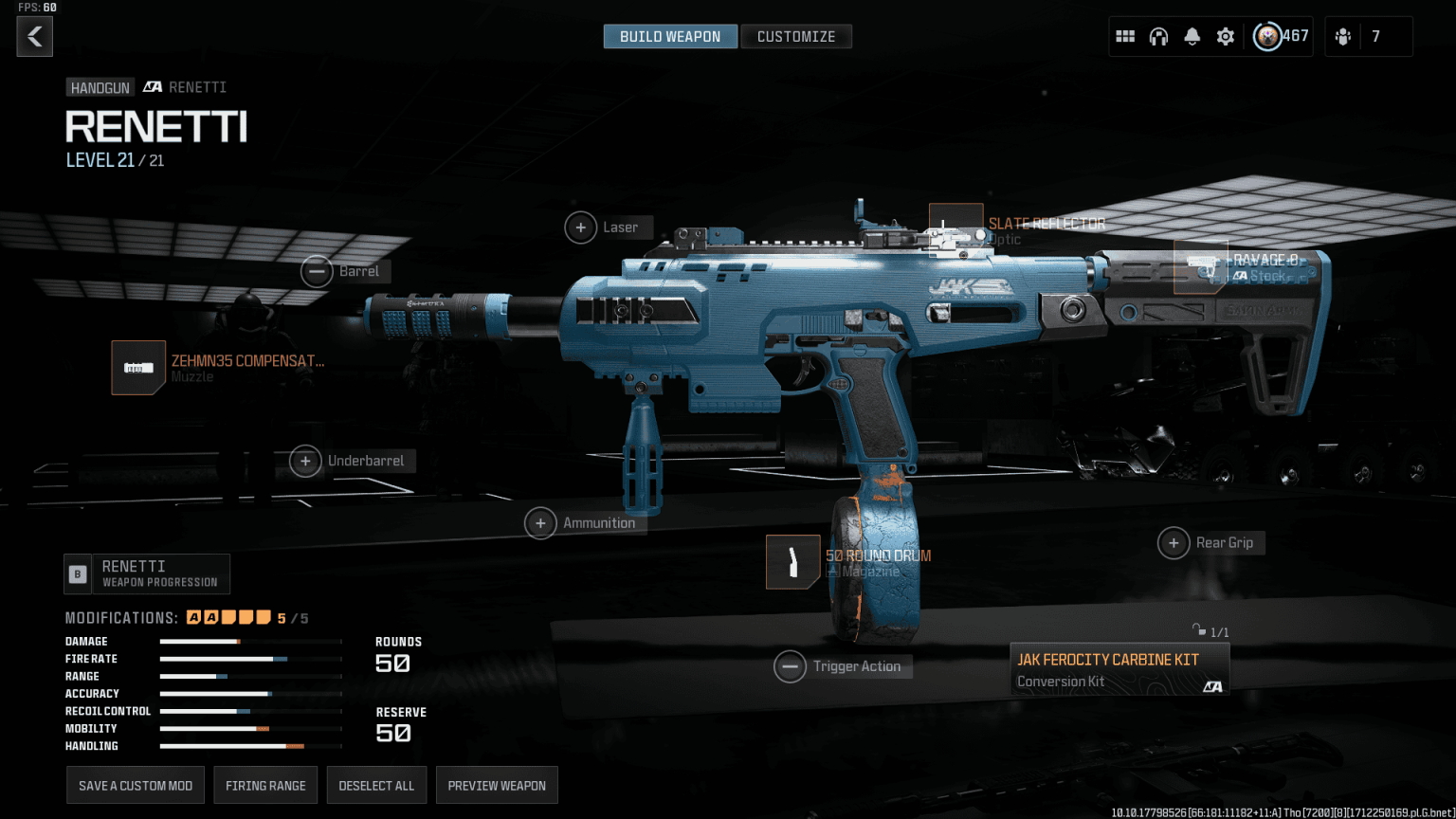Click the settings cog in the header
Viewport: 1456px width, 819px height.
1225,35
